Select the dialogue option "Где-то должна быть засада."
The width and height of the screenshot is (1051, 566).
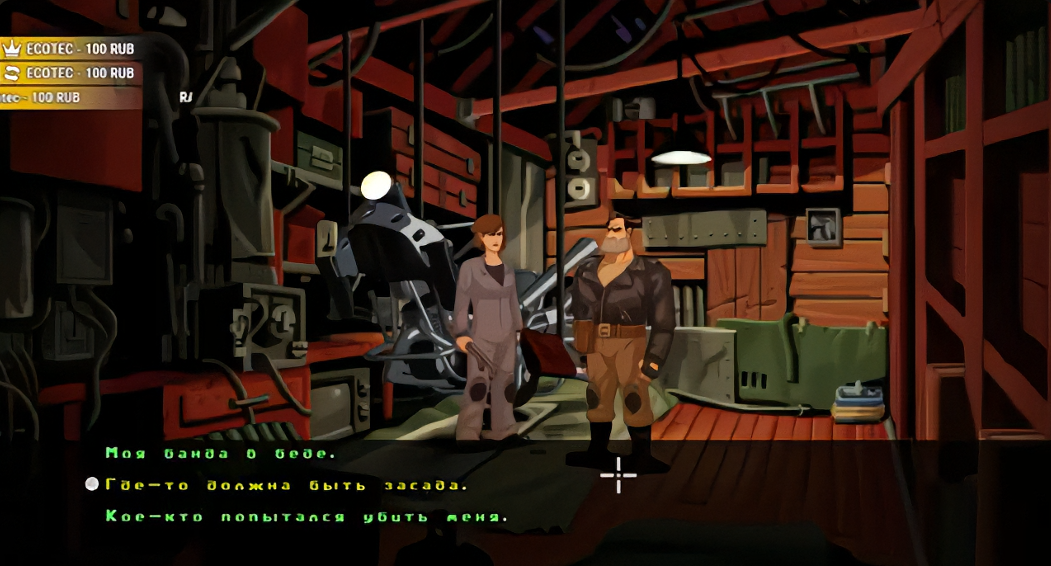(x=286, y=485)
